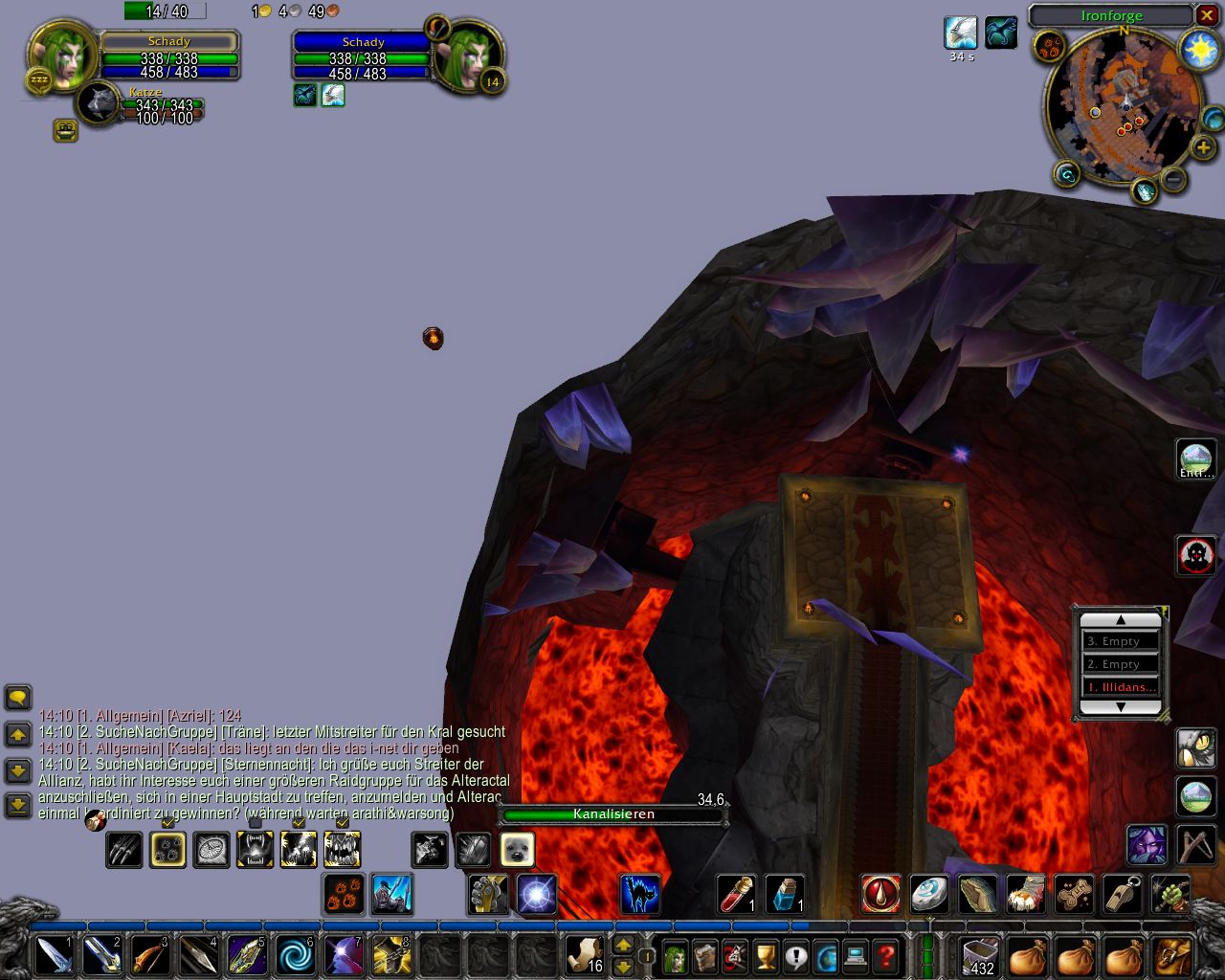Use the whistle item on the right action bar
Image resolution: width=1225 pixels, height=980 pixels.
[x=1123, y=895]
